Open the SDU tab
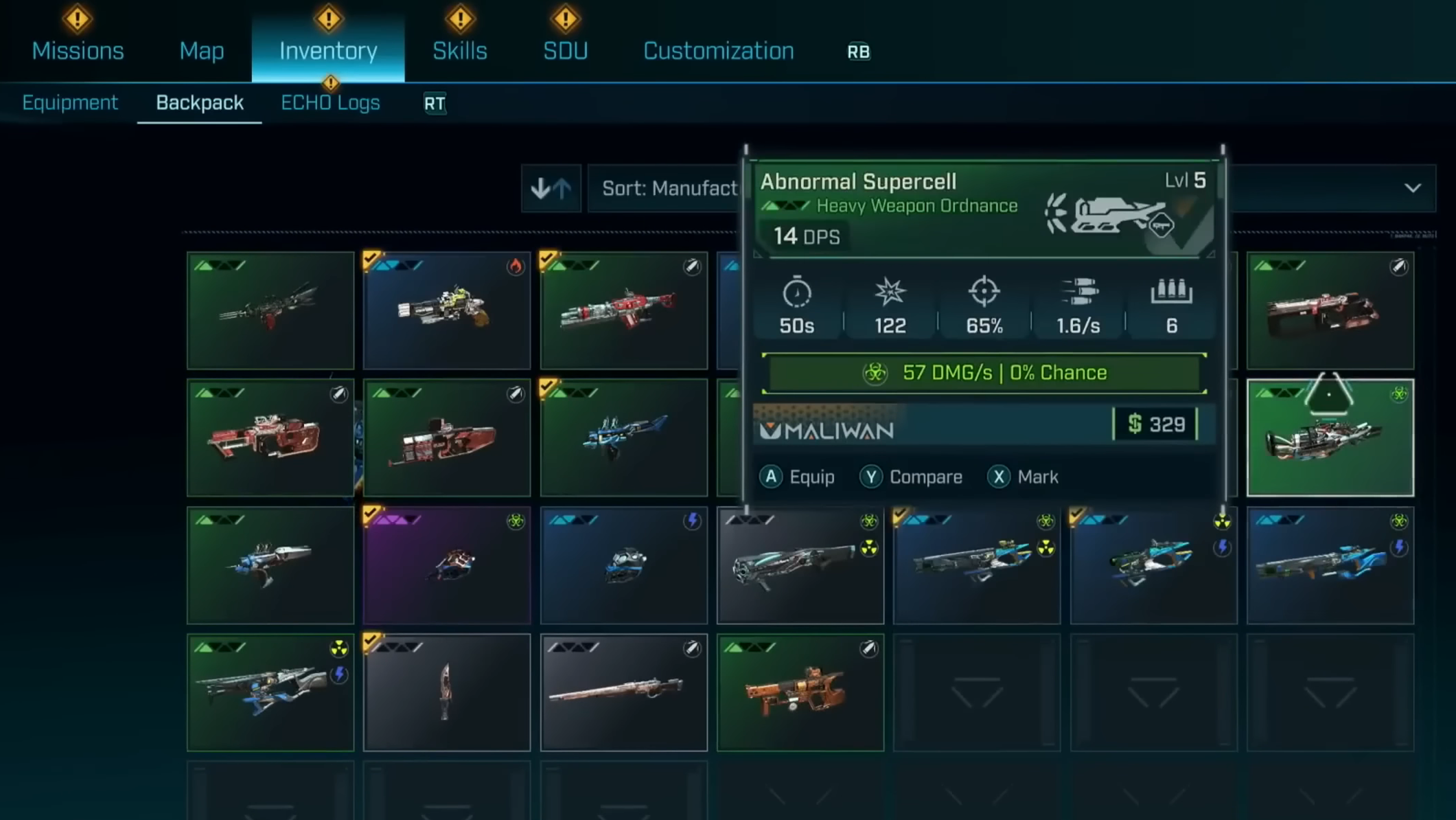This screenshot has width=1456, height=820. pos(565,51)
